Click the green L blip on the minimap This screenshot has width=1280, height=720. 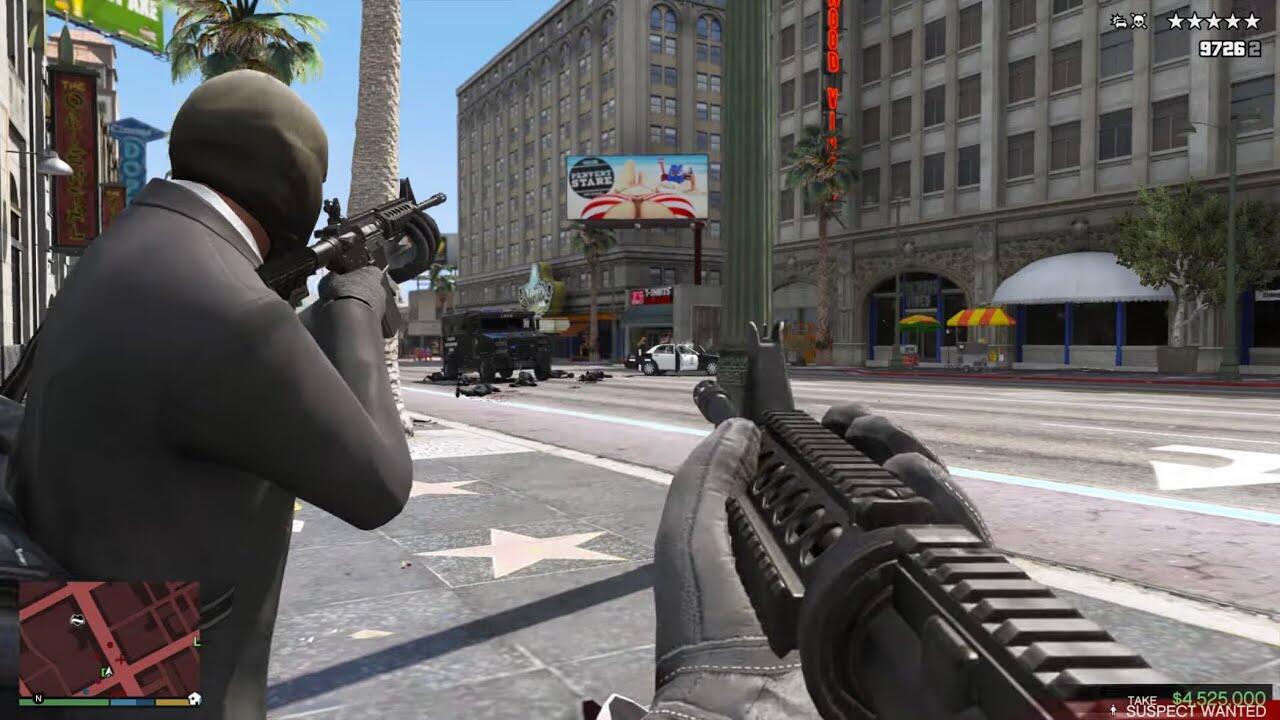[x=197, y=641]
